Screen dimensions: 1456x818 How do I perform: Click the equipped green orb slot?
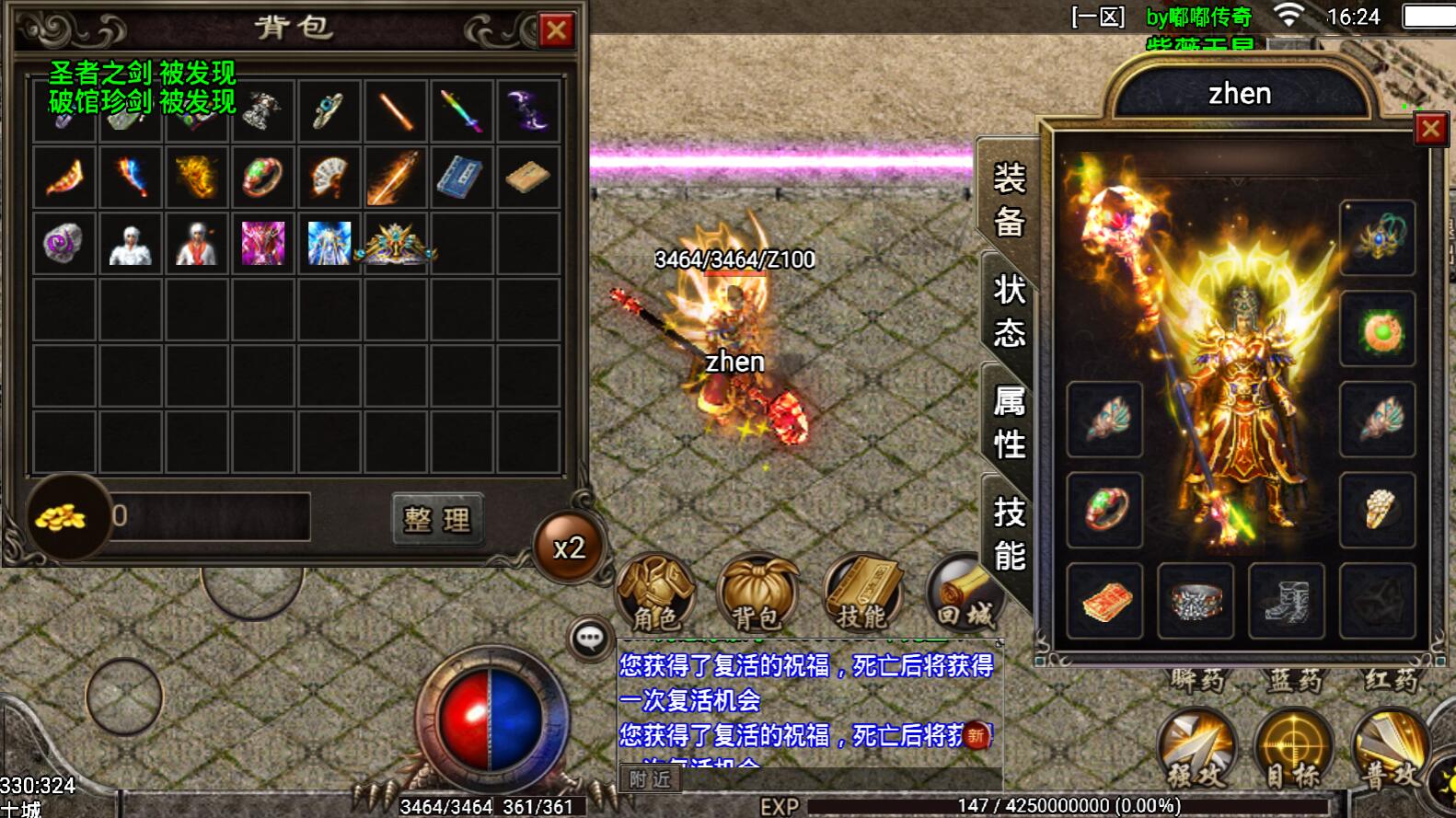coord(1377,329)
